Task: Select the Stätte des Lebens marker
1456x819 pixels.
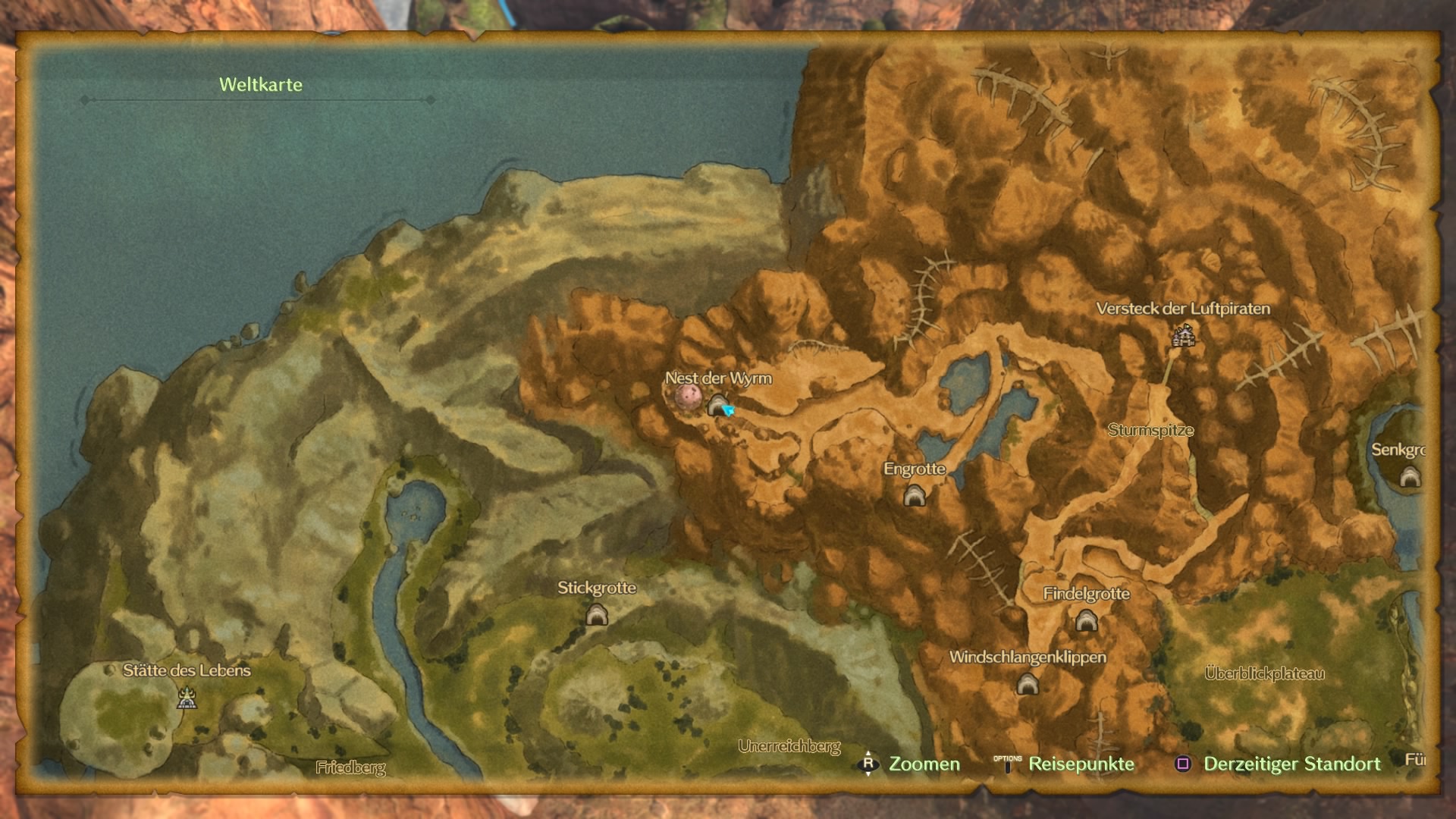Action: (187, 698)
